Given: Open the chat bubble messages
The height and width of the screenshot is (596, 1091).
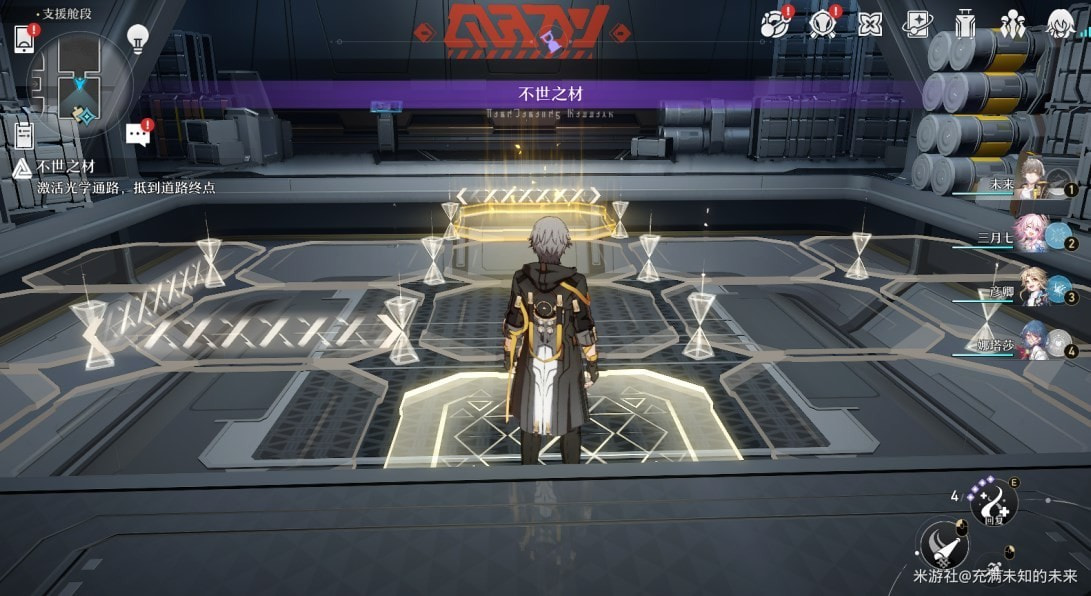Looking at the screenshot, I should pos(137,135).
